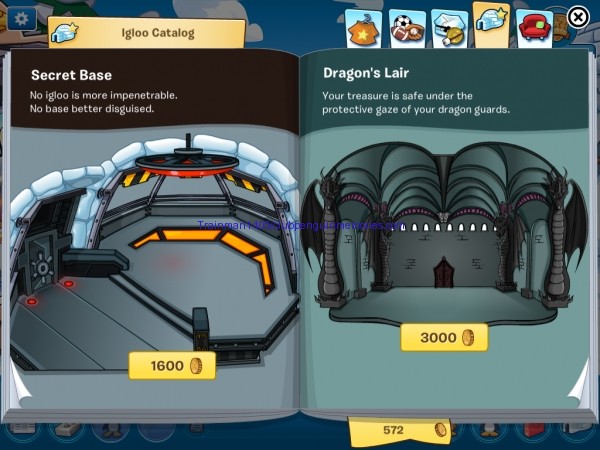
Task: Open the catalog tab with the ice block and gold disc
Action: (448, 27)
